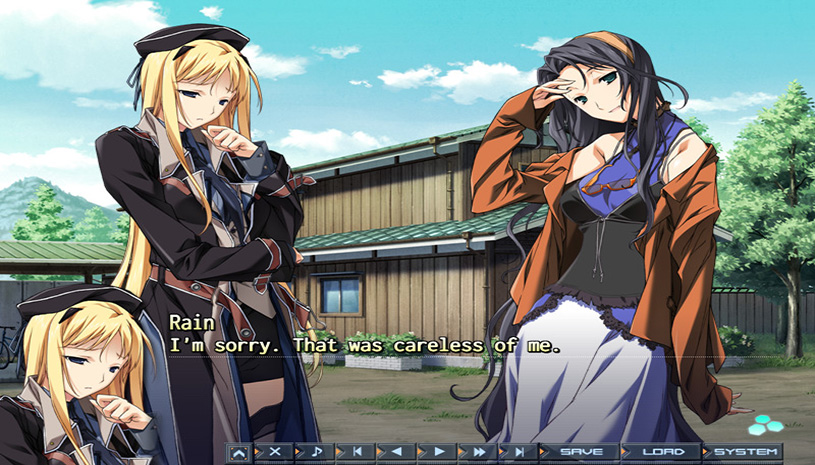Open the LOAD menu
815x465 pixels.
tap(661, 453)
